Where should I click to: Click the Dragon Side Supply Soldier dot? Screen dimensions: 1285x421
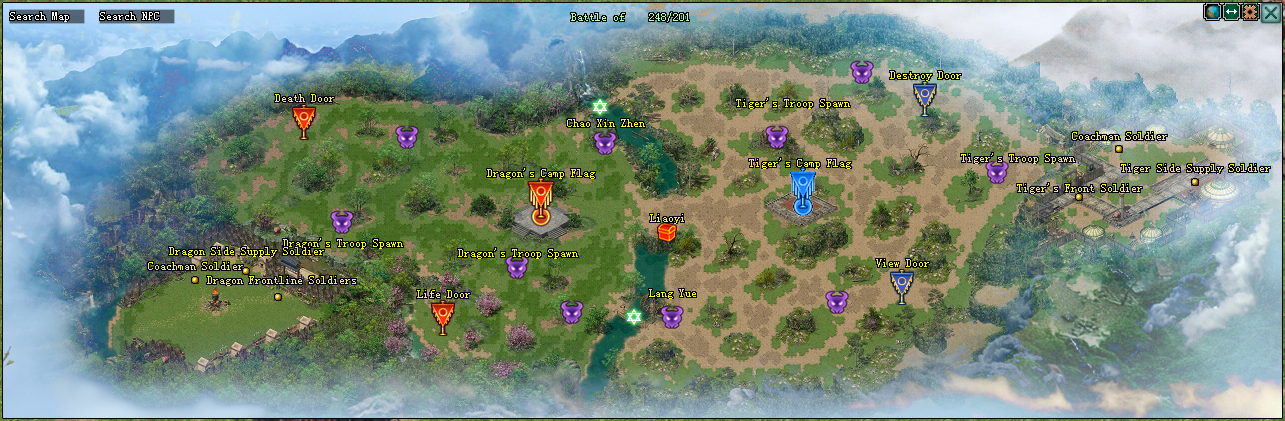coord(246,270)
